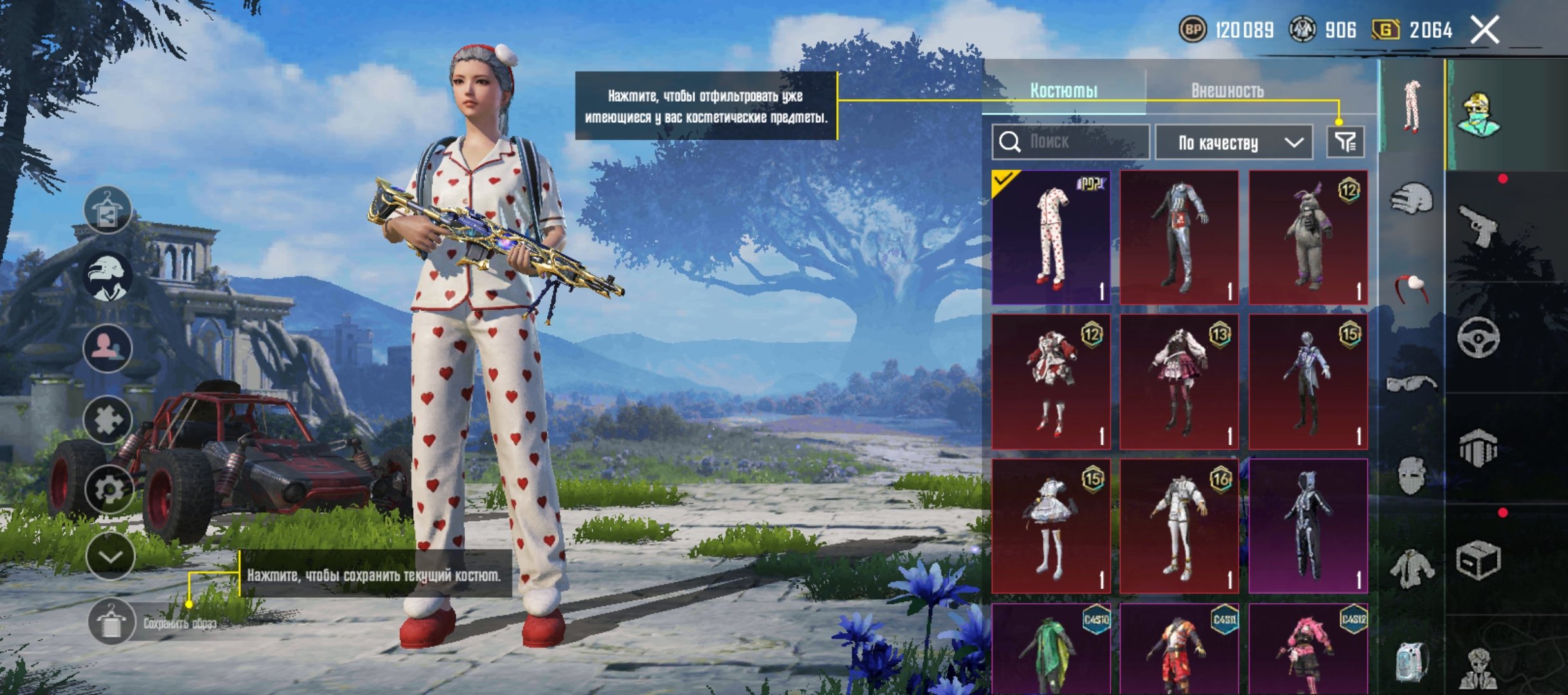Open the steering wheel vehicle category
This screenshot has height=695, width=1568.
coord(1478,337)
